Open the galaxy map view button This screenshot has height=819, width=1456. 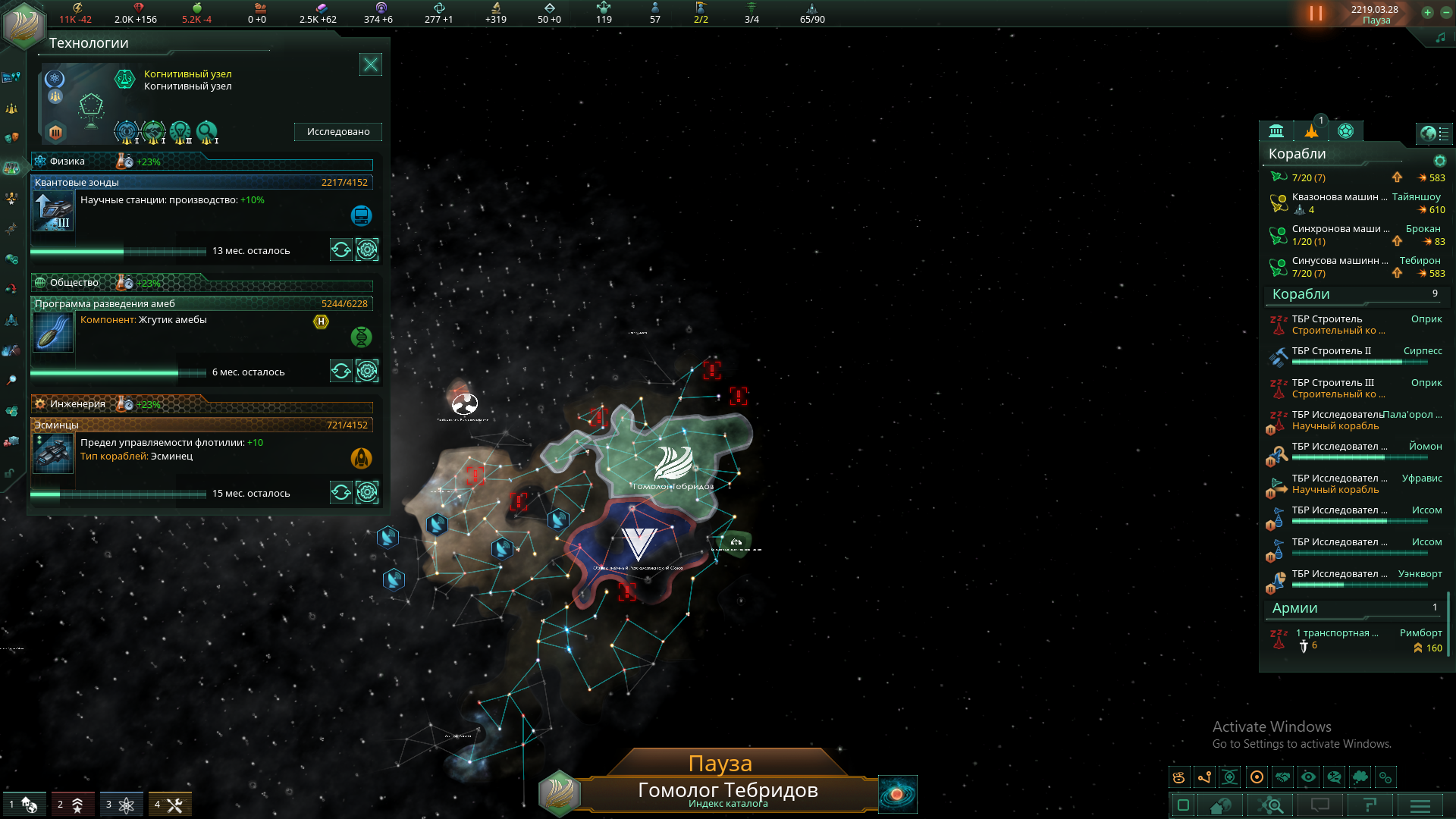(897, 794)
